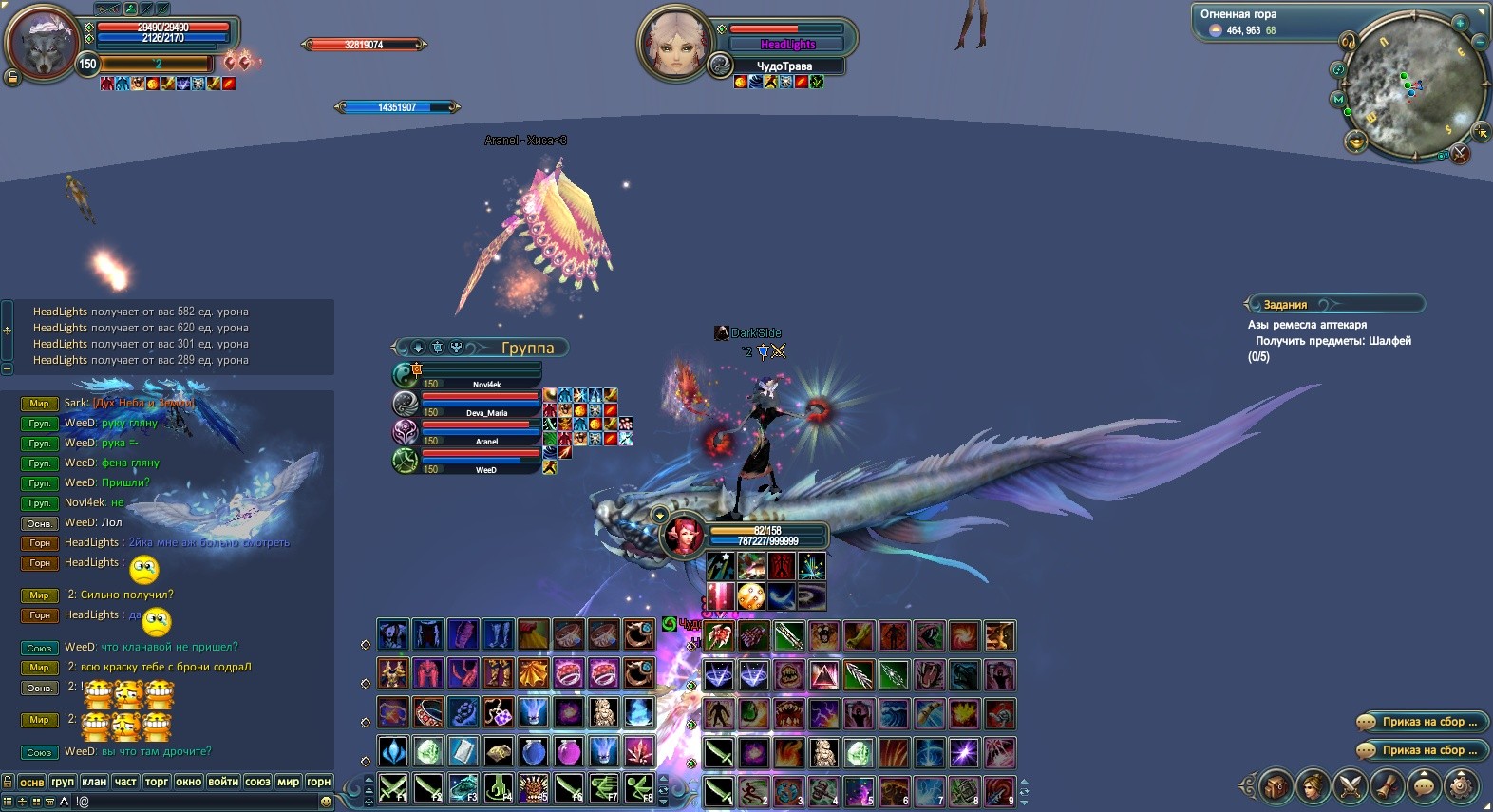Screen dimensions: 1493x812
Task: Open the 'клан' chat tab
Action: pos(94,782)
